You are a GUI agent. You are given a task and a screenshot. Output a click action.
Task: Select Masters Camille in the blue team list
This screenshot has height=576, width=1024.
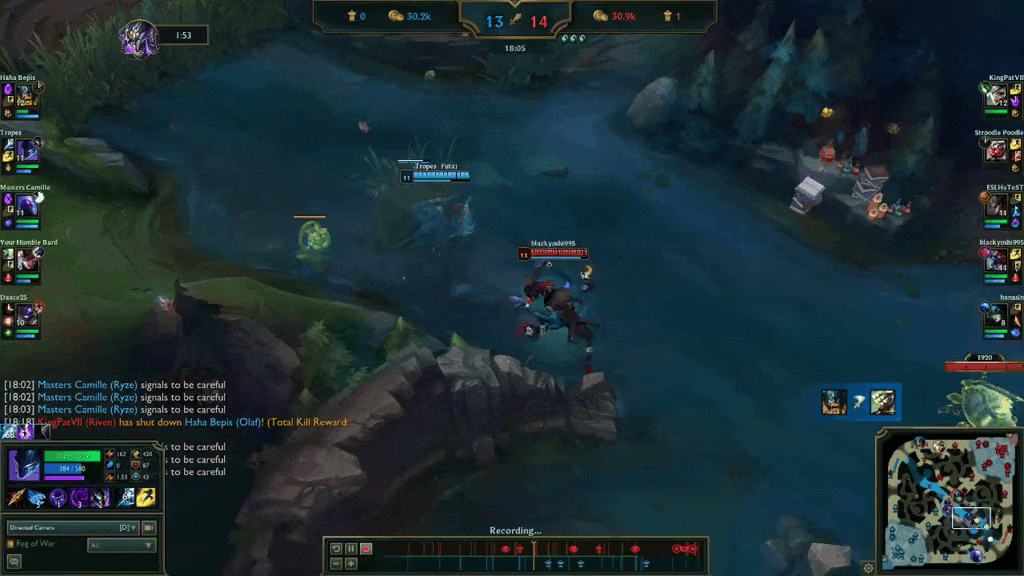click(x=26, y=205)
